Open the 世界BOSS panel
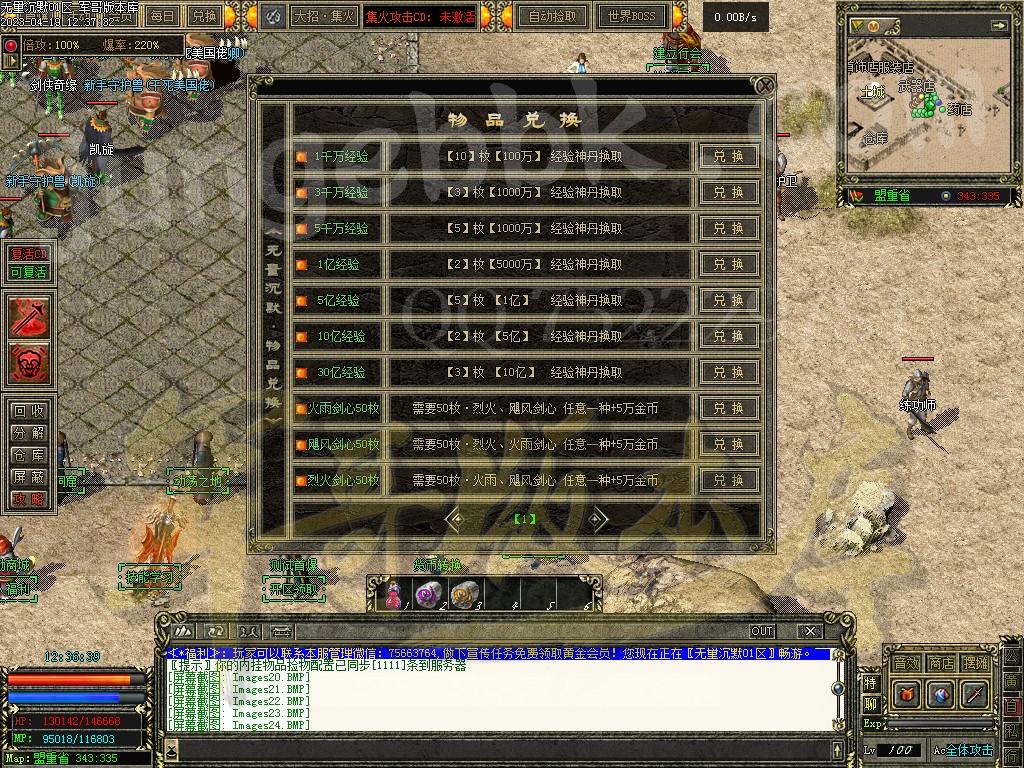Image resolution: width=1024 pixels, height=768 pixels. (631, 16)
